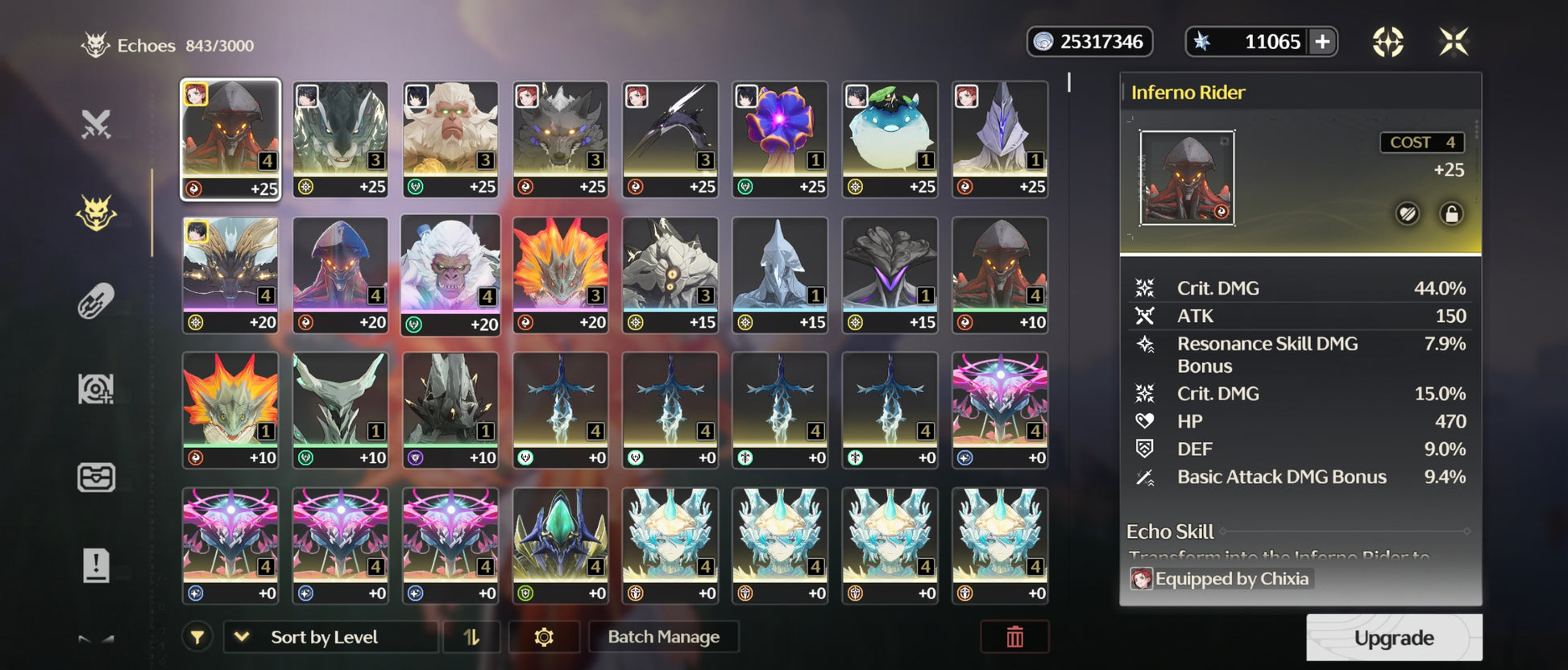Close the Echoes inventory screen
This screenshot has width=1568, height=670.
coord(1454,42)
